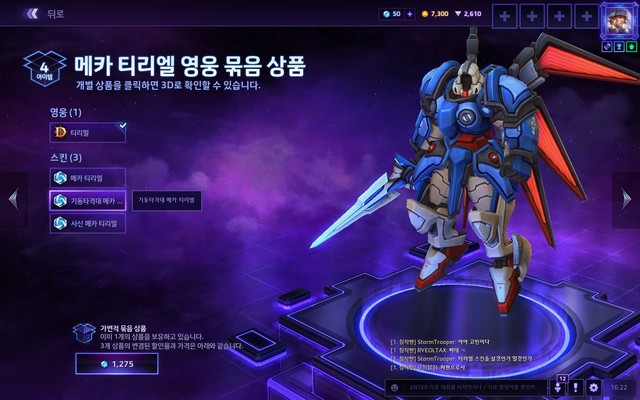
Task: Buy the bundle for 1,275 gems
Action: coord(116,366)
